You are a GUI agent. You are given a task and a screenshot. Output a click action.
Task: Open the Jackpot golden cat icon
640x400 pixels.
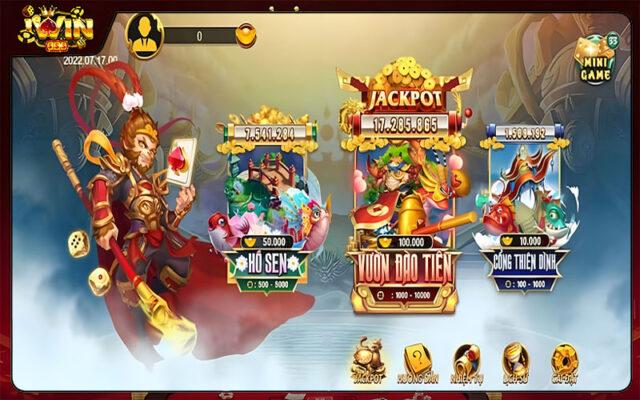tap(368, 362)
